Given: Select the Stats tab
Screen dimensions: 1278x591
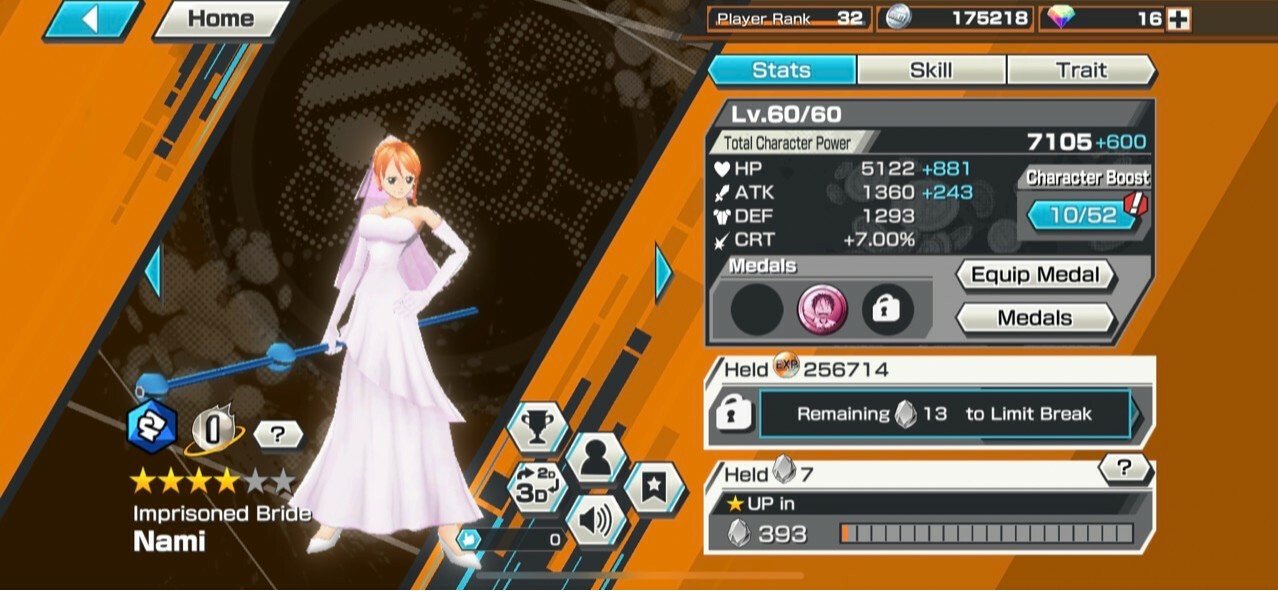Looking at the screenshot, I should pyautogui.click(x=782, y=70).
